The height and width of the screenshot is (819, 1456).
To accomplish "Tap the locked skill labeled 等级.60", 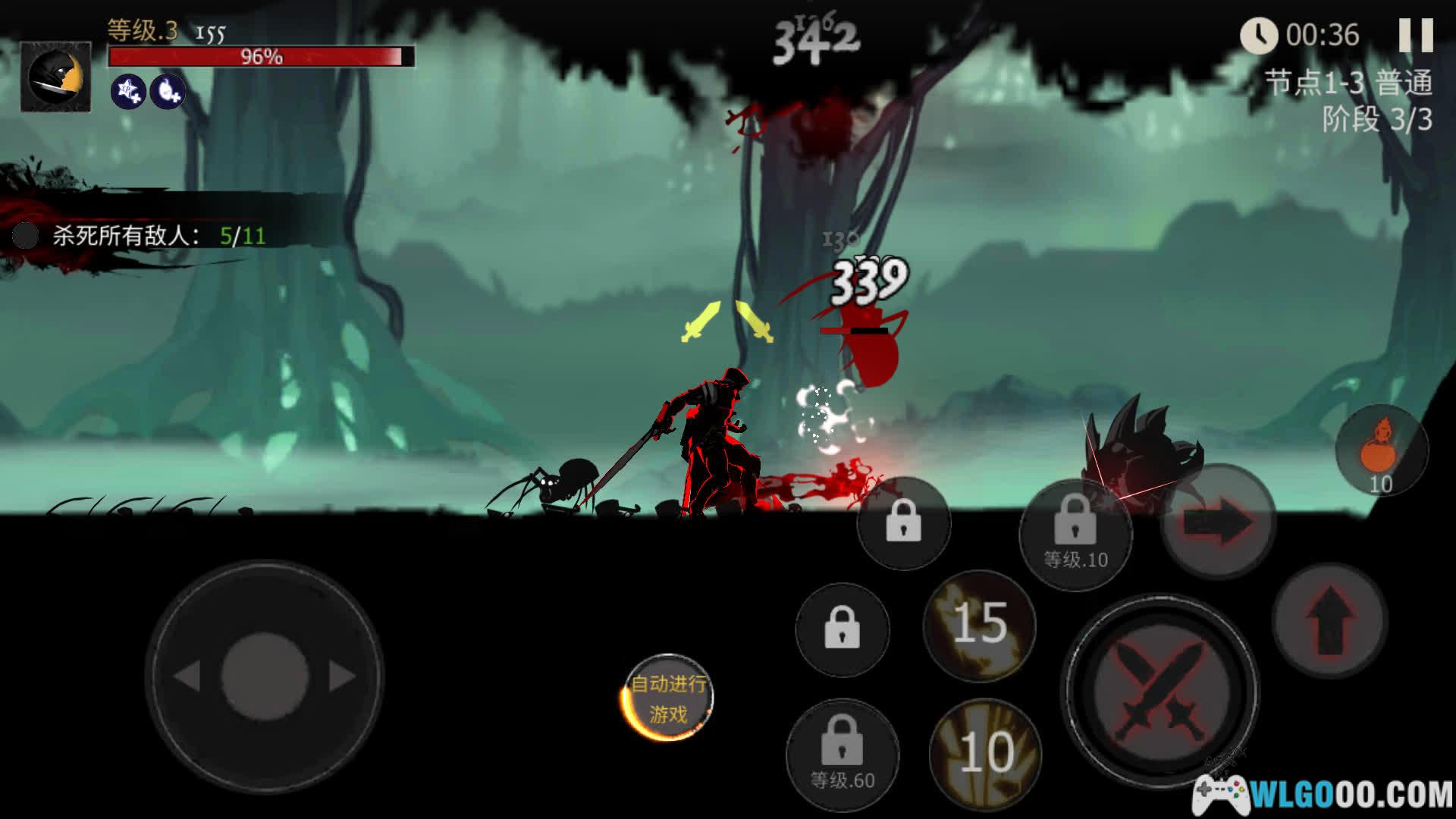I will (842, 754).
